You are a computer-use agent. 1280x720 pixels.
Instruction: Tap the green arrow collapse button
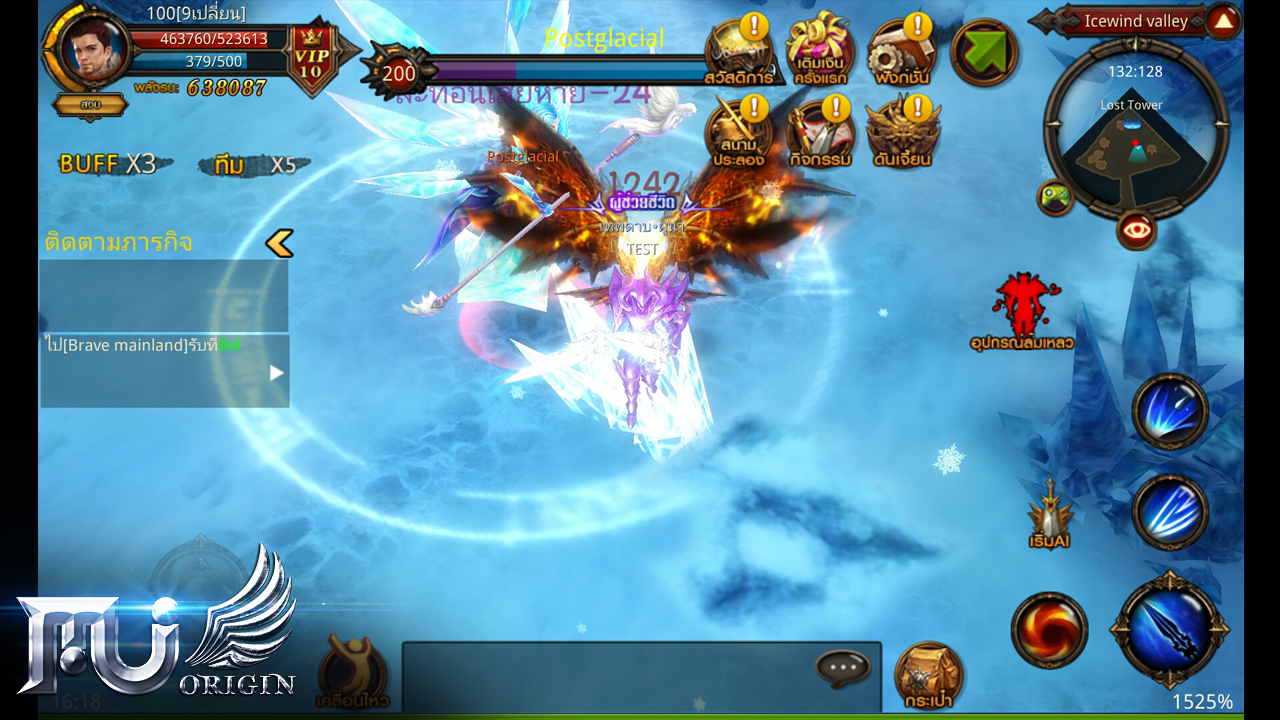(984, 53)
